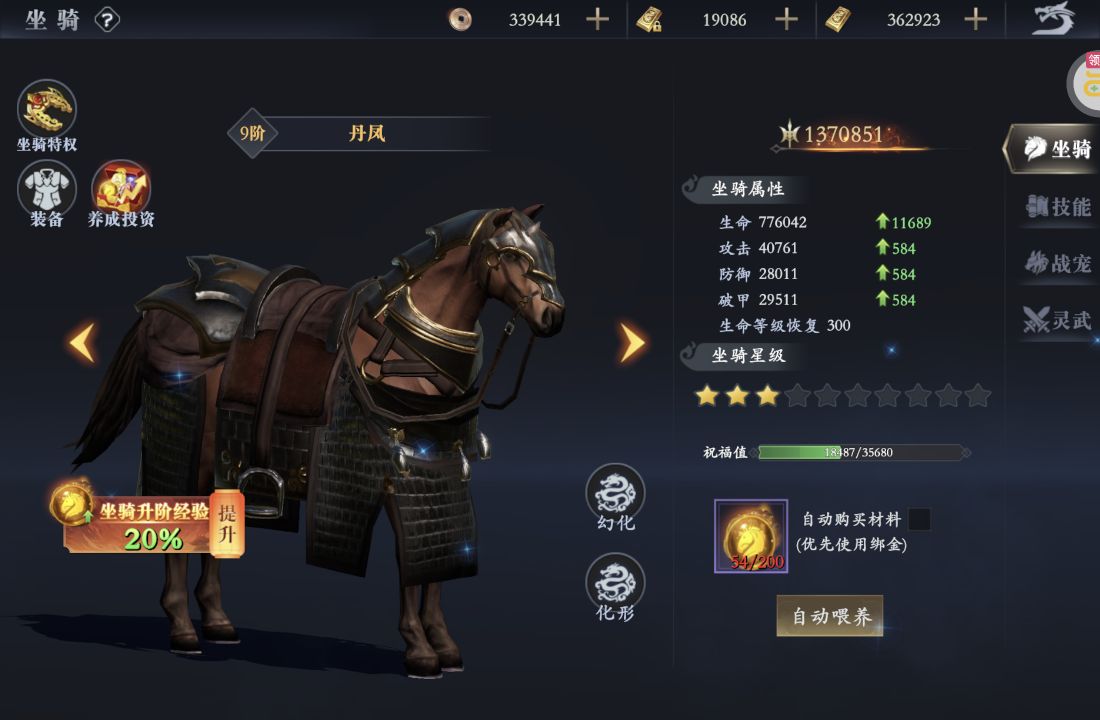Start 自动喂养 auto feeding

click(830, 616)
